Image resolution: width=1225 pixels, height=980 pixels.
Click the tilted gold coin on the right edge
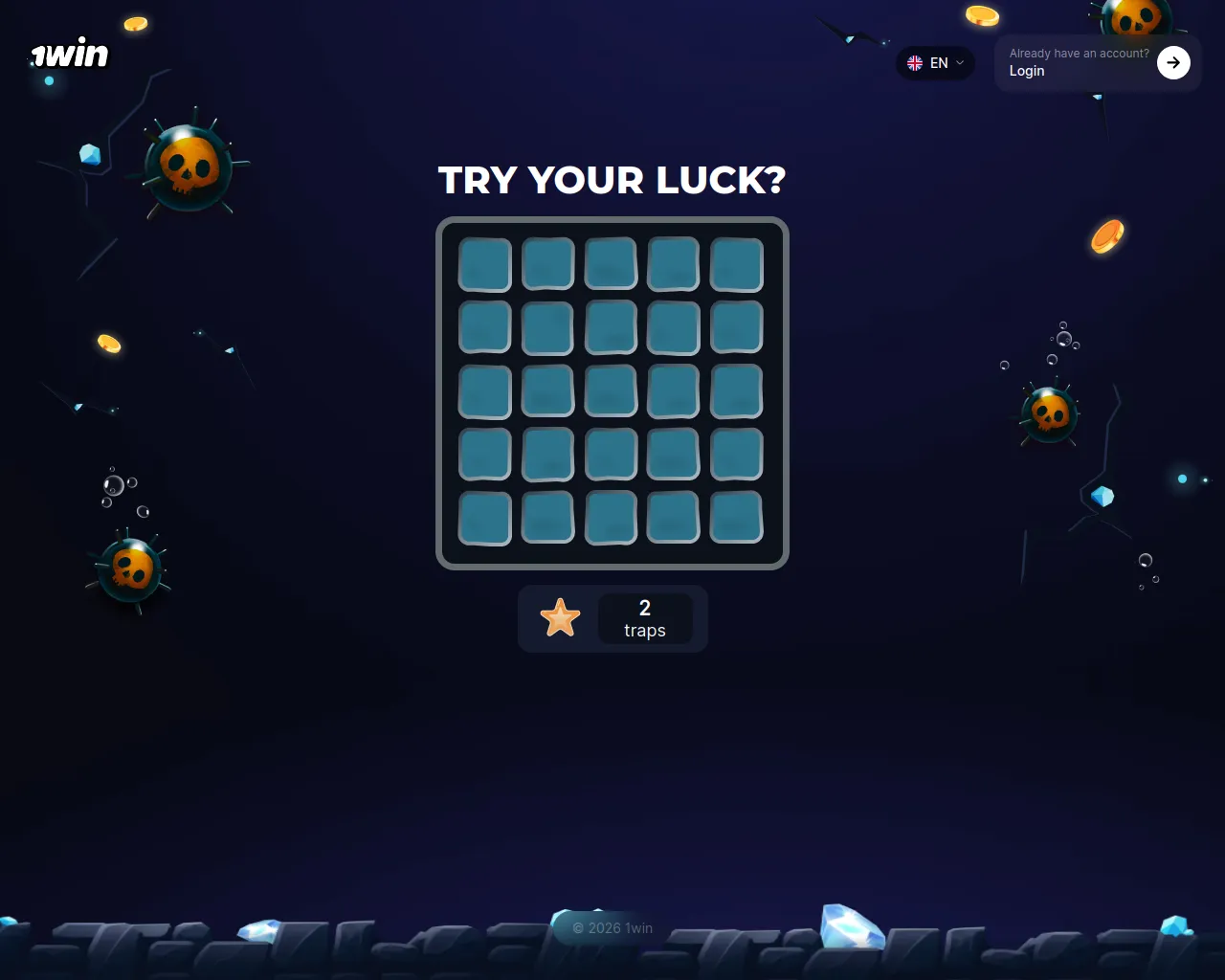tap(1108, 237)
